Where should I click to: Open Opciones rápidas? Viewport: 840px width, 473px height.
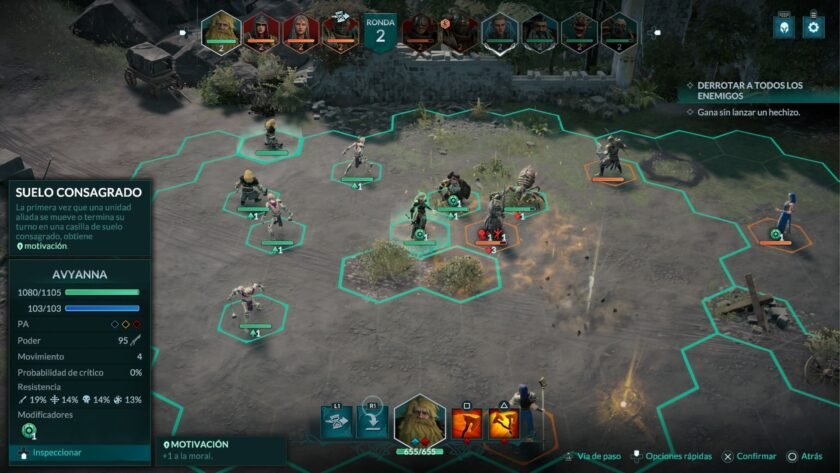point(672,456)
